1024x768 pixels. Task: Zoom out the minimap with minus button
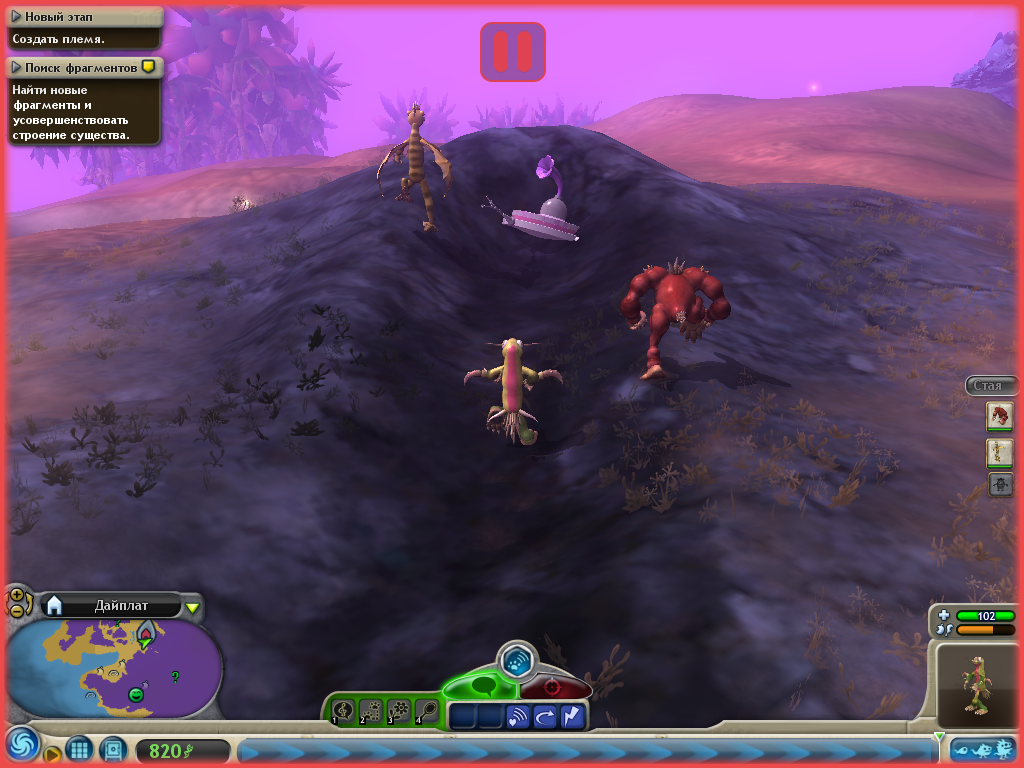(x=17, y=609)
